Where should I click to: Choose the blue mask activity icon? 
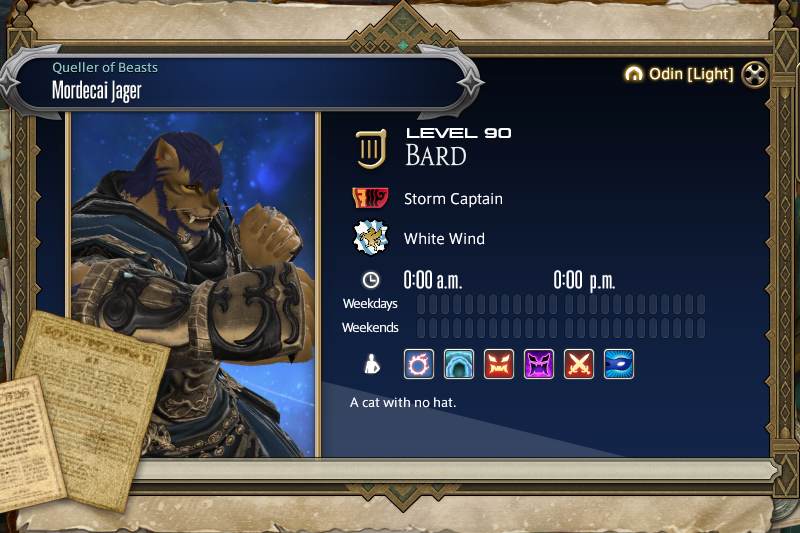[619, 364]
